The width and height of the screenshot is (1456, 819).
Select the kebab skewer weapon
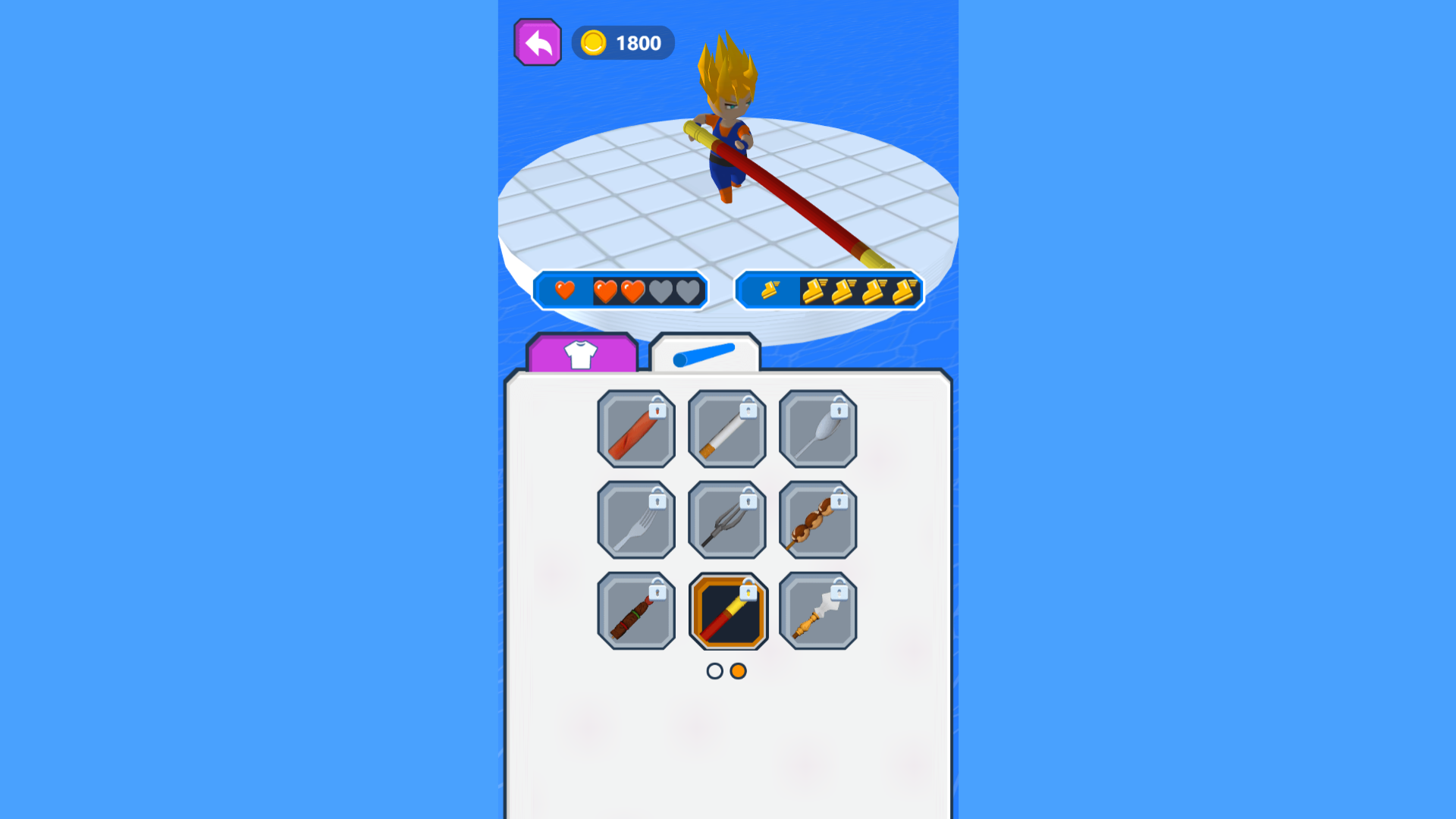(818, 520)
